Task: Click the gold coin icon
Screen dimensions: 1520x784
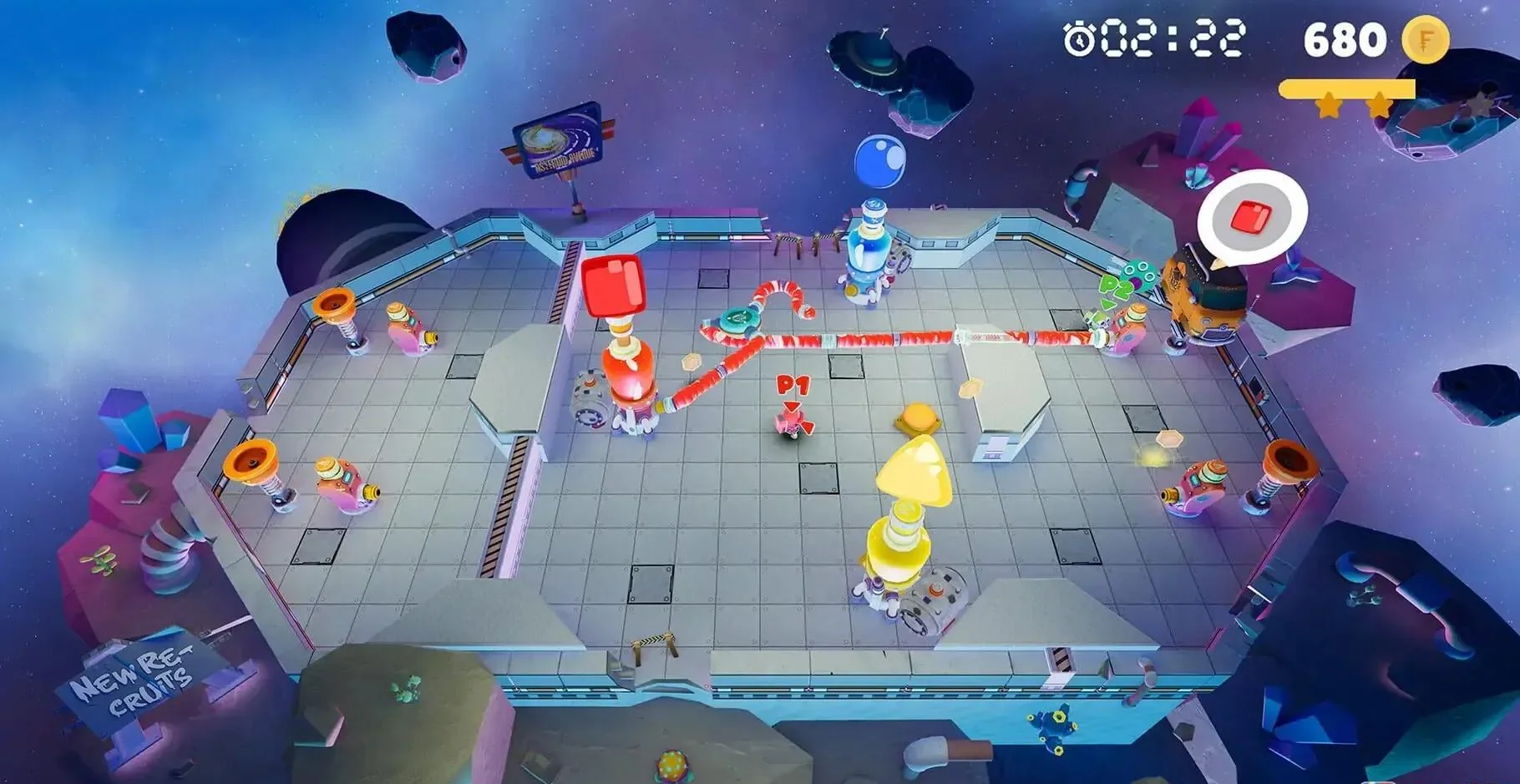Action: point(1425,39)
